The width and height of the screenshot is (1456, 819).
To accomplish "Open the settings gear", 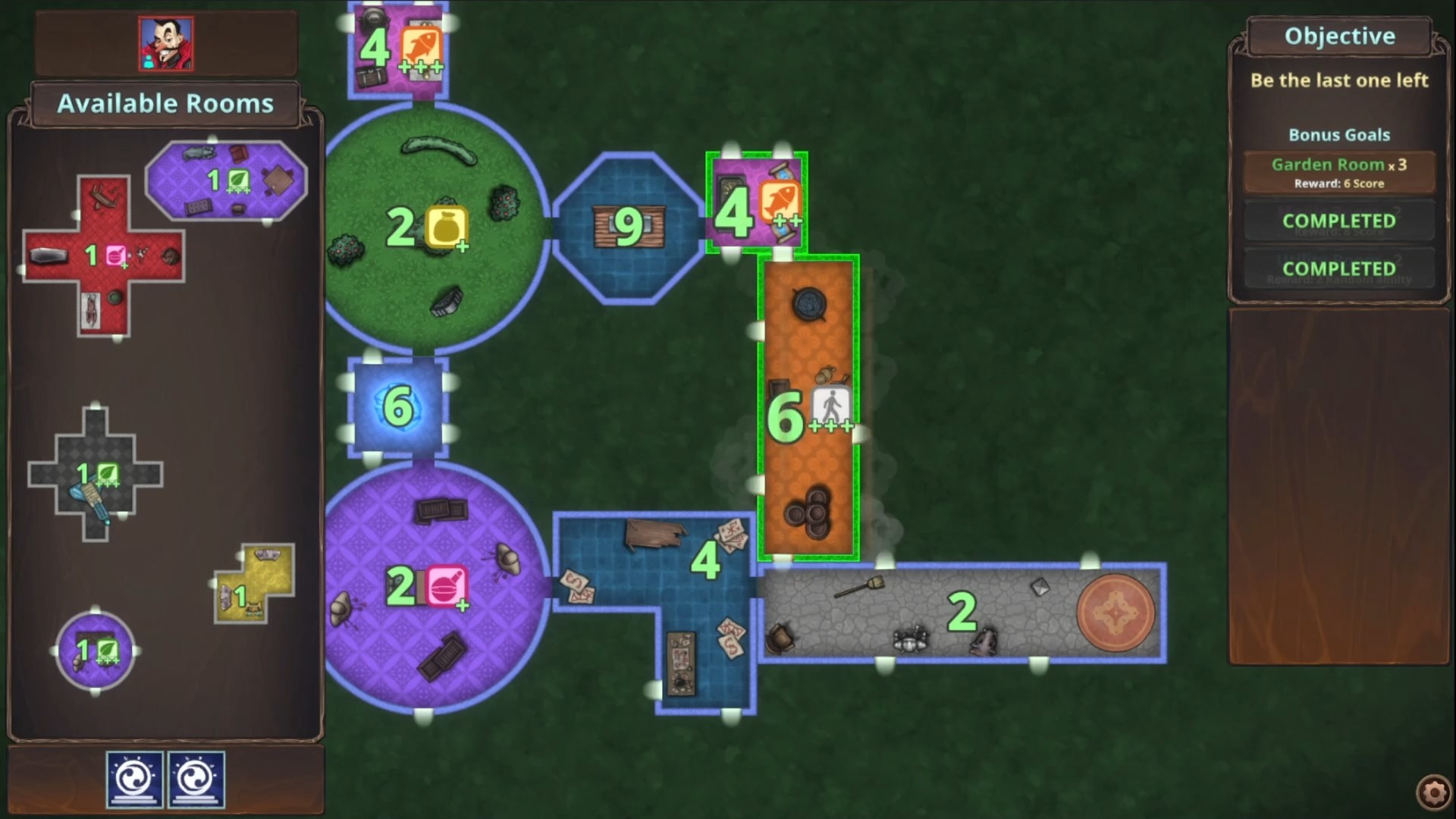I will coord(1432,791).
